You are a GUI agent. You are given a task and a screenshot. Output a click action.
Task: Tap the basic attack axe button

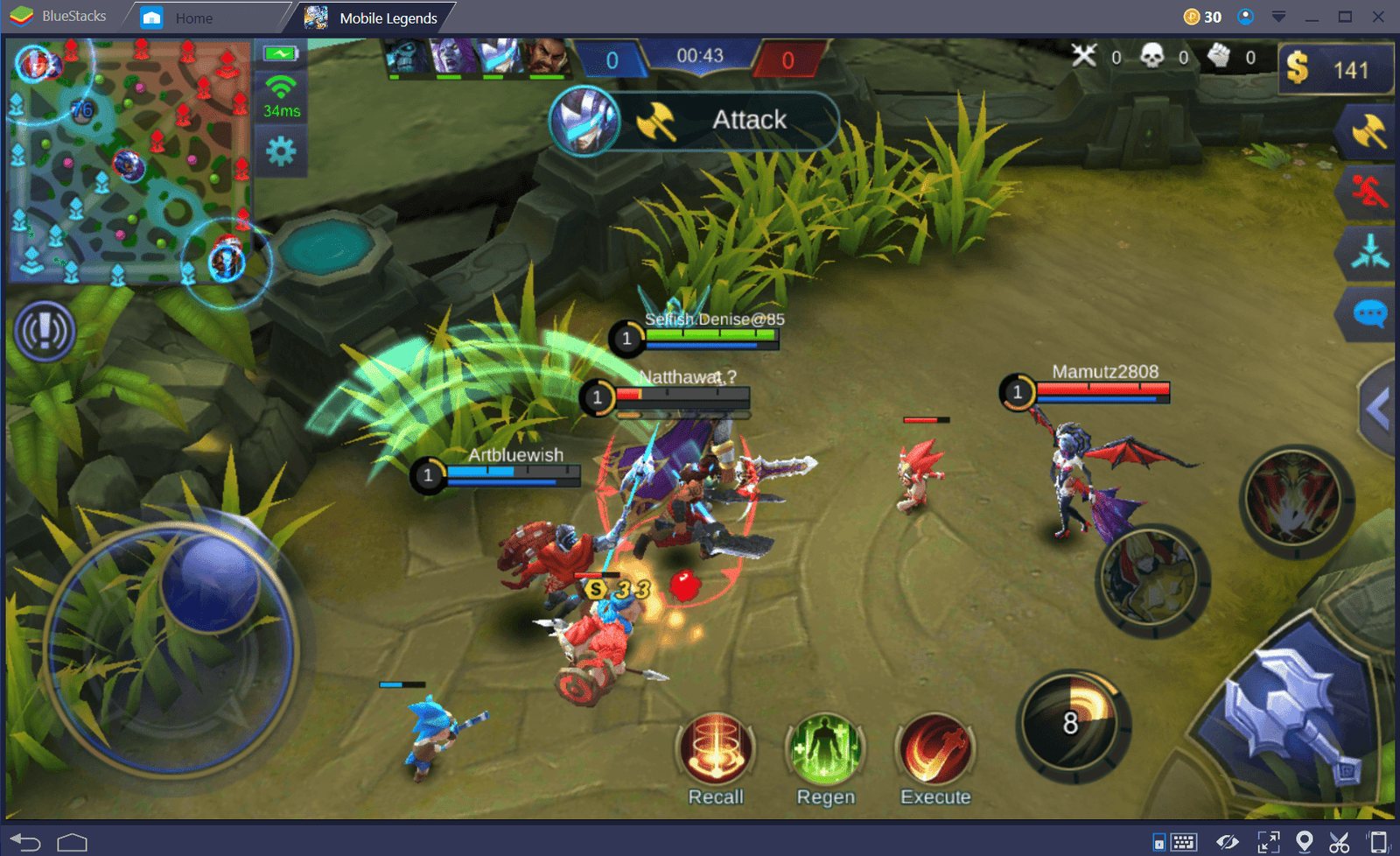(x=1293, y=719)
